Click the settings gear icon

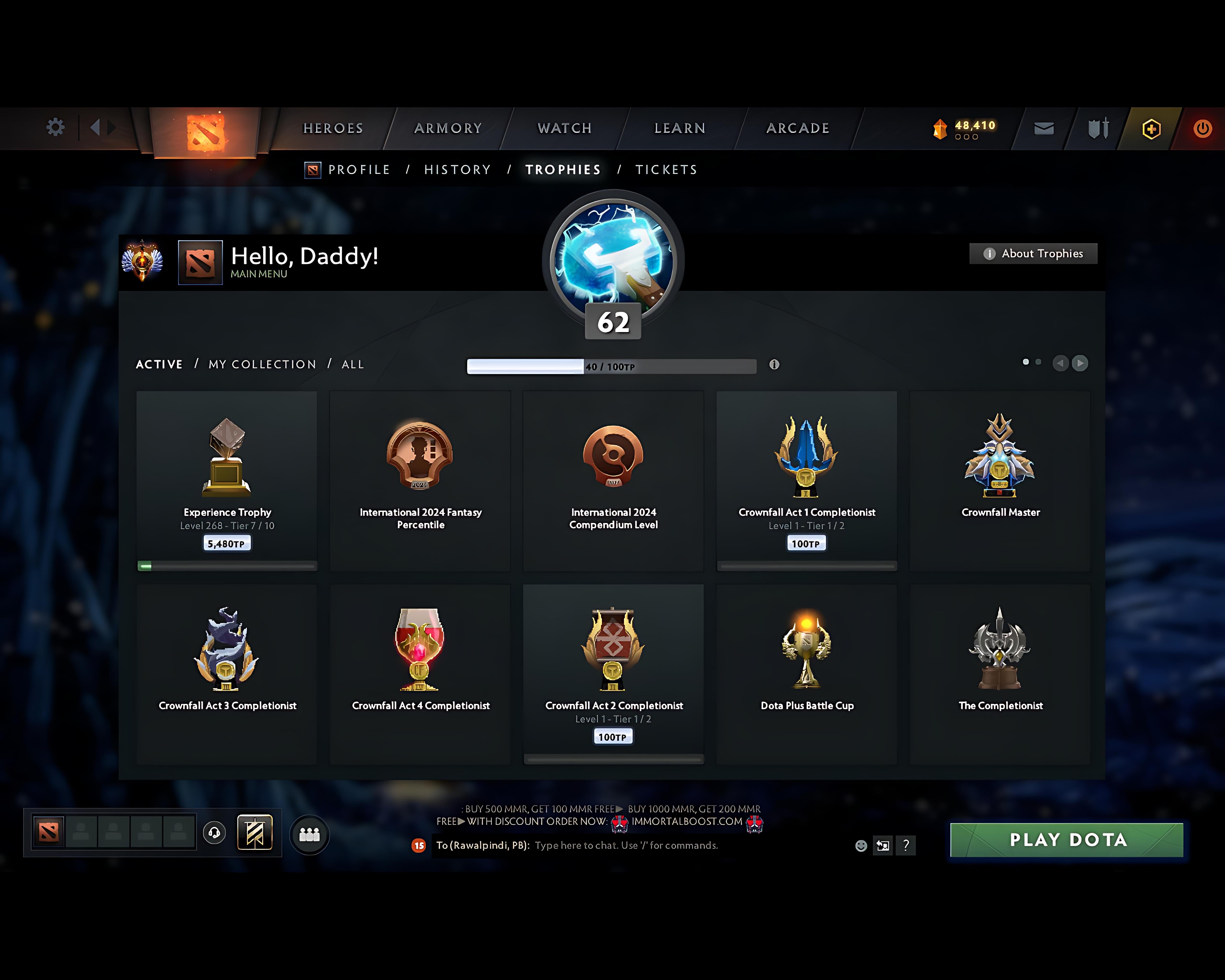(x=55, y=128)
